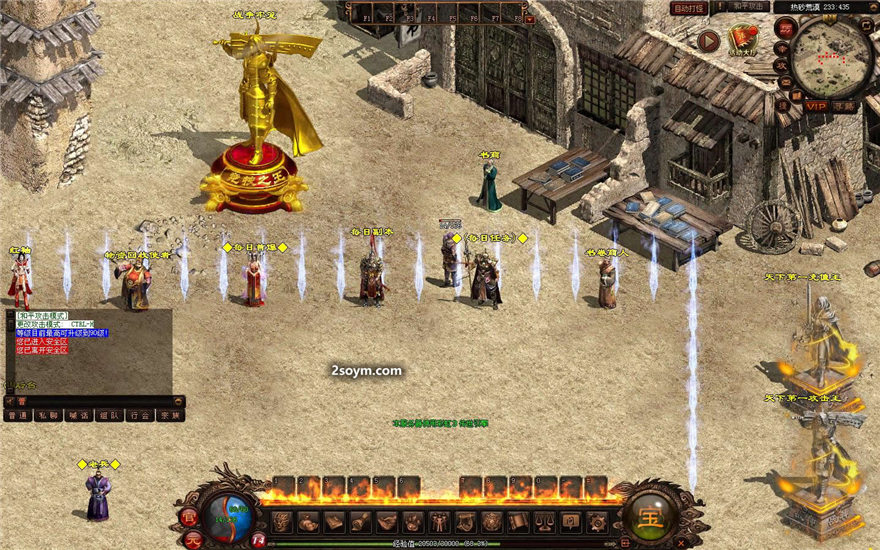Change the 和平攻击 attack mode

pyautogui.click(x=744, y=8)
